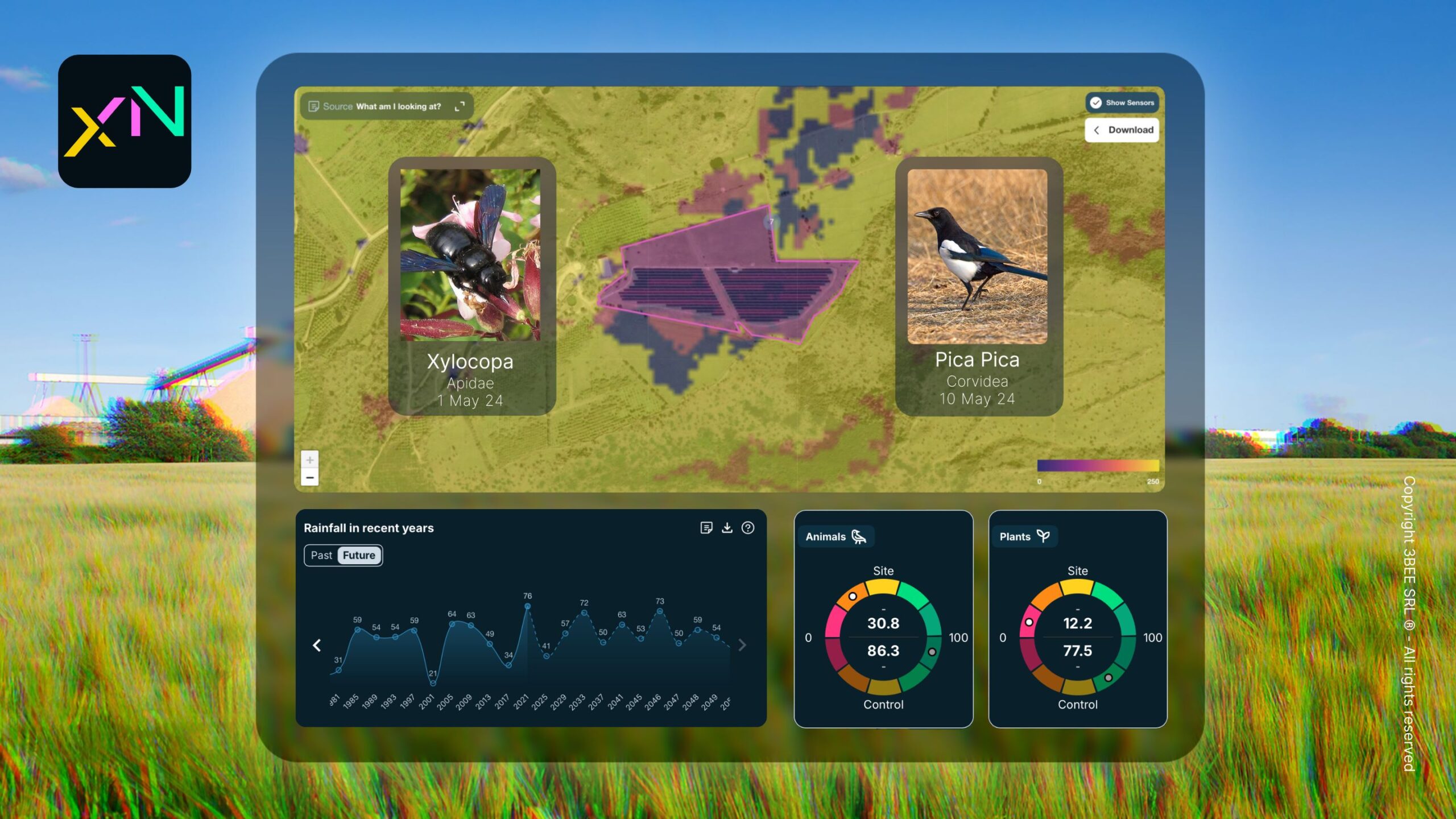Show previous years in rainfall chart
The height and width of the screenshot is (819, 1456).
(x=317, y=645)
